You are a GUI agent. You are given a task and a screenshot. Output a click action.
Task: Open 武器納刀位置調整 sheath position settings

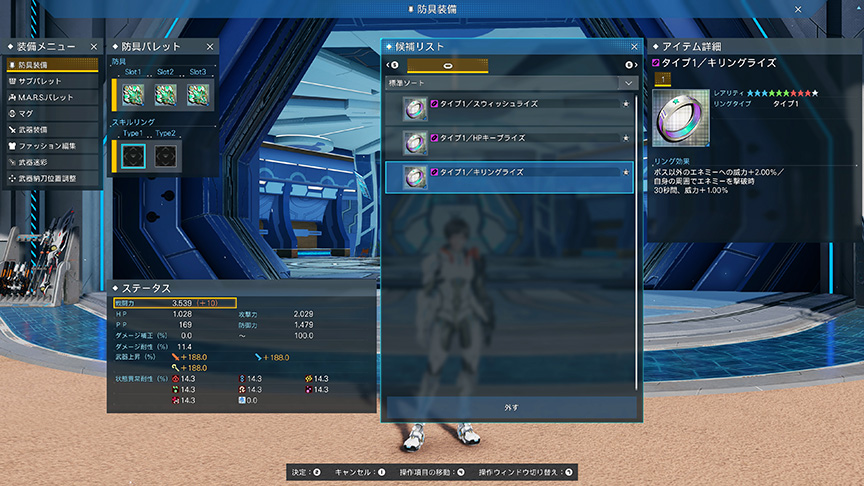point(52,178)
